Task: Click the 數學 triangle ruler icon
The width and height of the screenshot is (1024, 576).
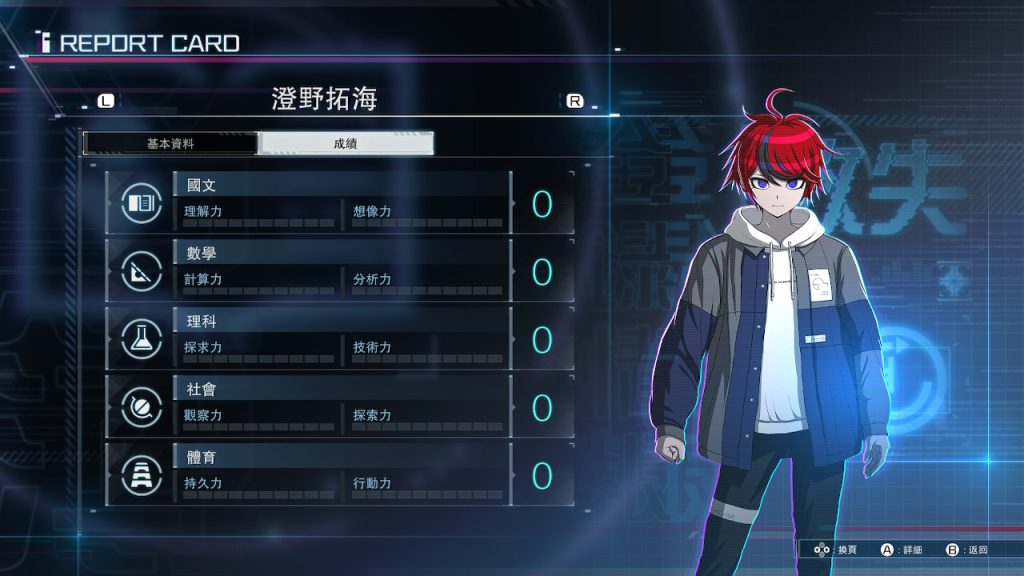Action: coord(141,272)
